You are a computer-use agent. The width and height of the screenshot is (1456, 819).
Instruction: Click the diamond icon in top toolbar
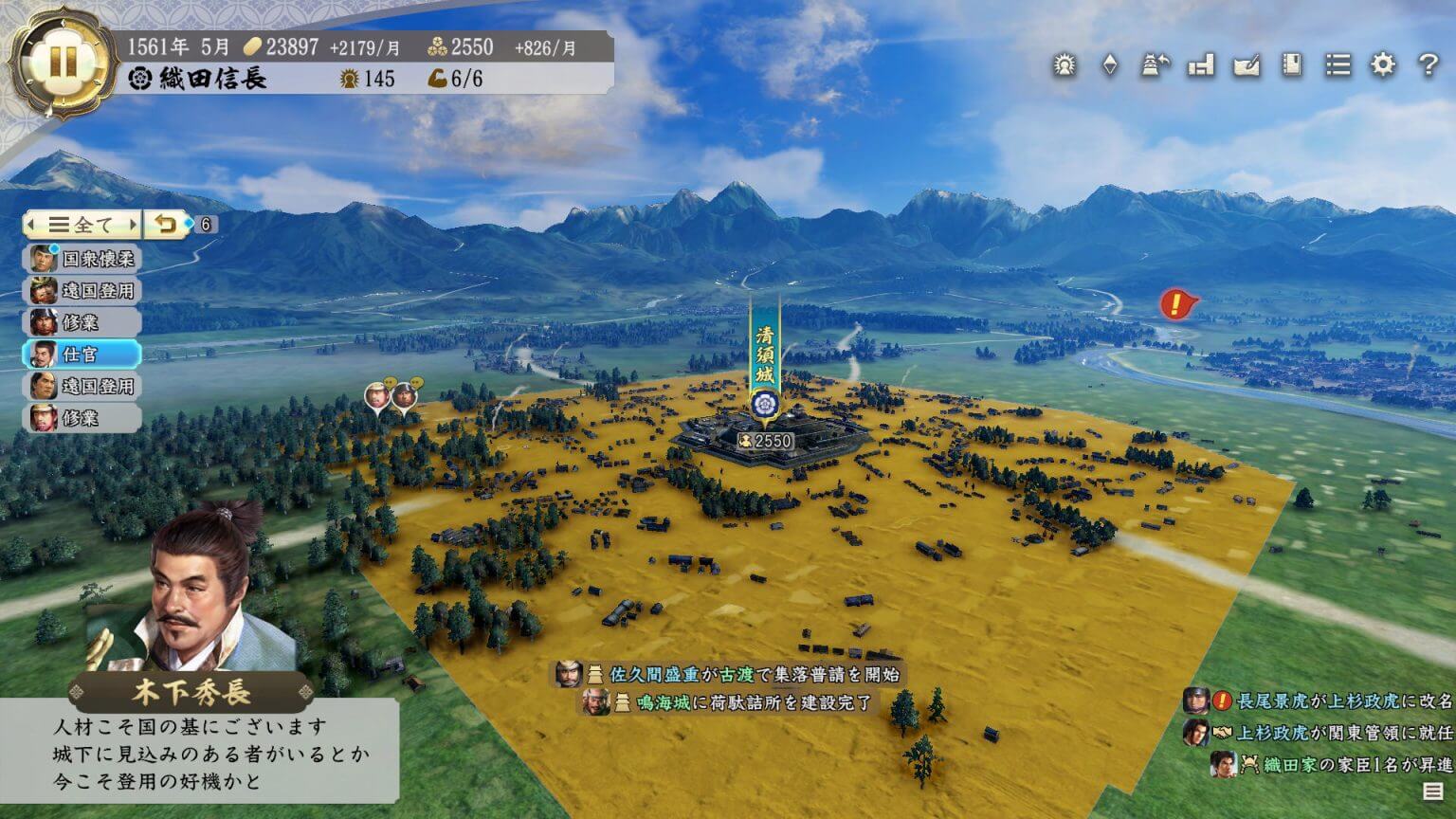click(x=1109, y=65)
